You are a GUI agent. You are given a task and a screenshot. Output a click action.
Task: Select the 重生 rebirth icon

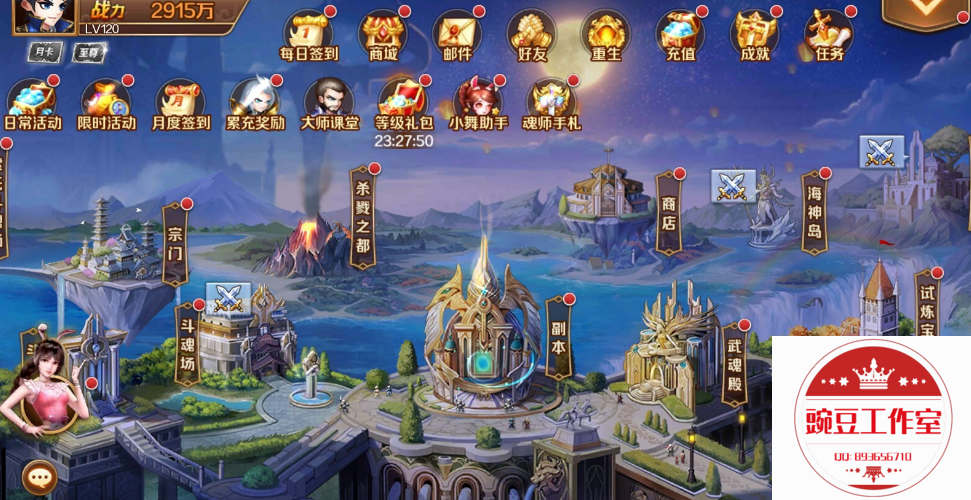(x=606, y=34)
